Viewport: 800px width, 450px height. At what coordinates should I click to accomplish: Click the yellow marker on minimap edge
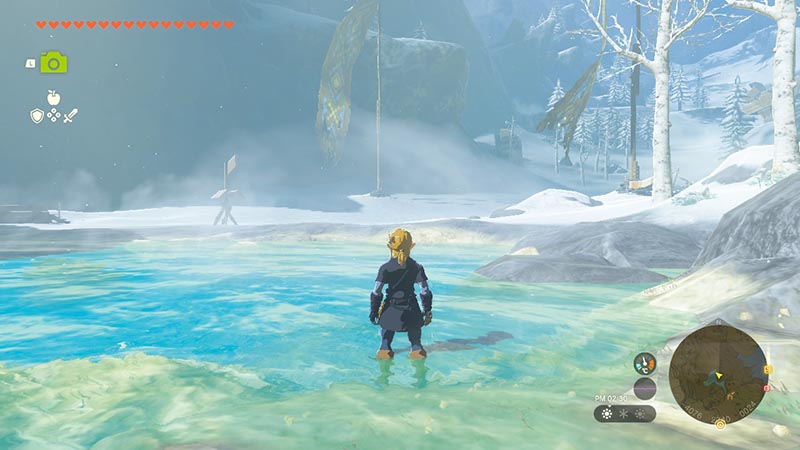(766, 368)
